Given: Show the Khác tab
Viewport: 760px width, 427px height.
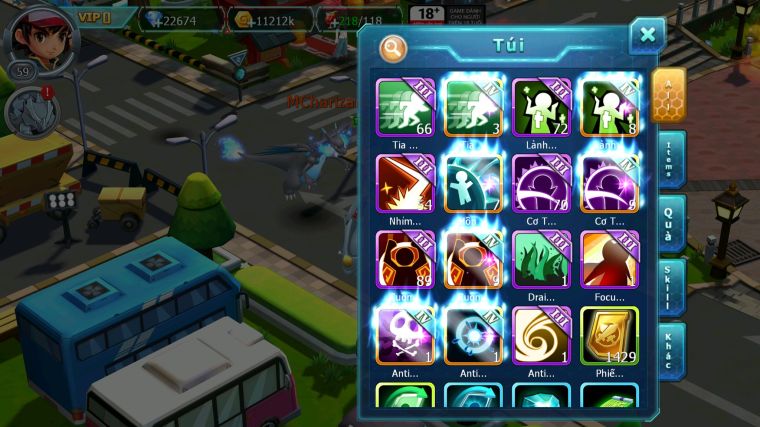Looking at the screenshot, I should [669, 349].
